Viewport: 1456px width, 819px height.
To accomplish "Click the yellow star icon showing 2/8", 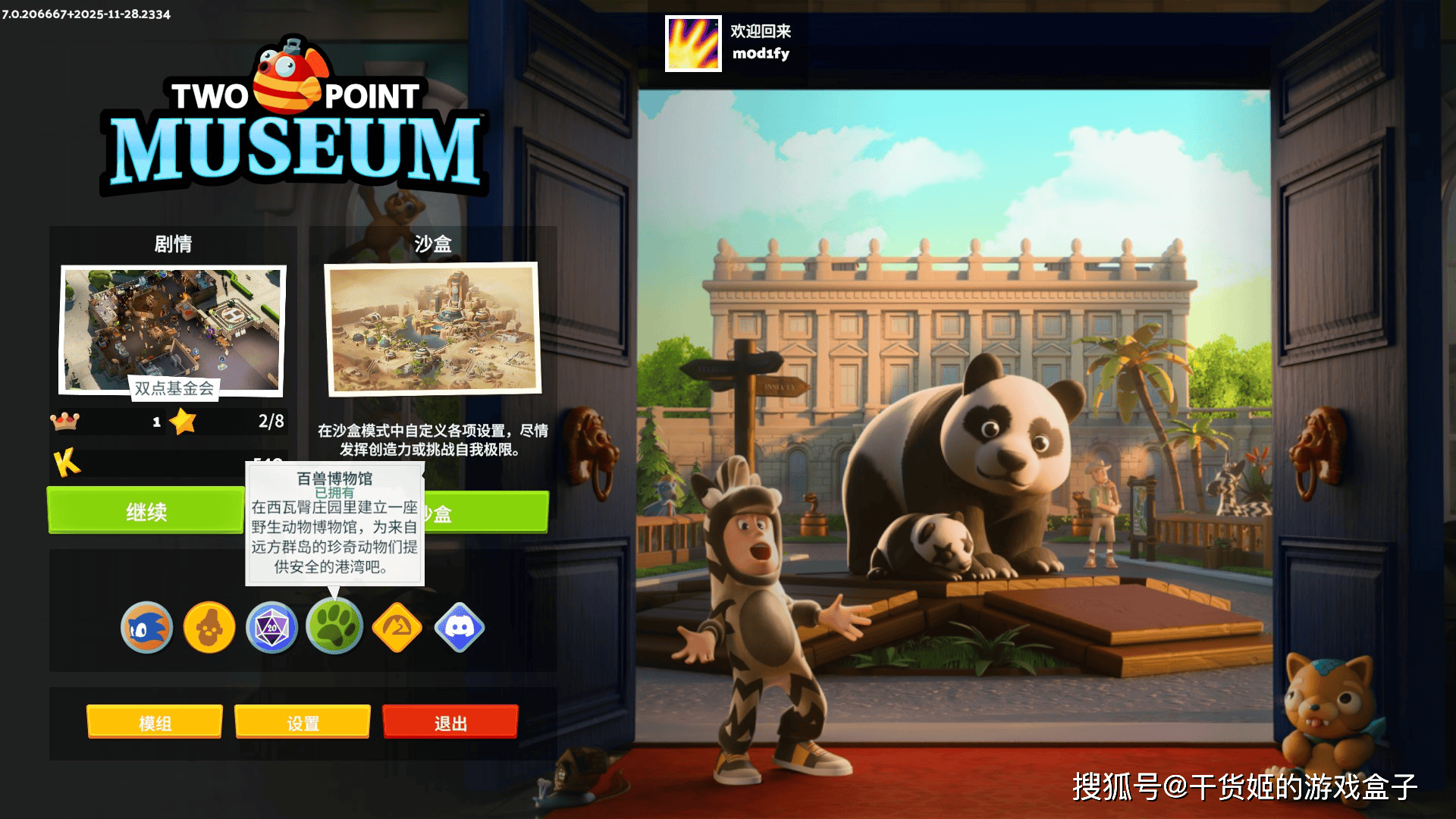I will click(x=182, y=422).
